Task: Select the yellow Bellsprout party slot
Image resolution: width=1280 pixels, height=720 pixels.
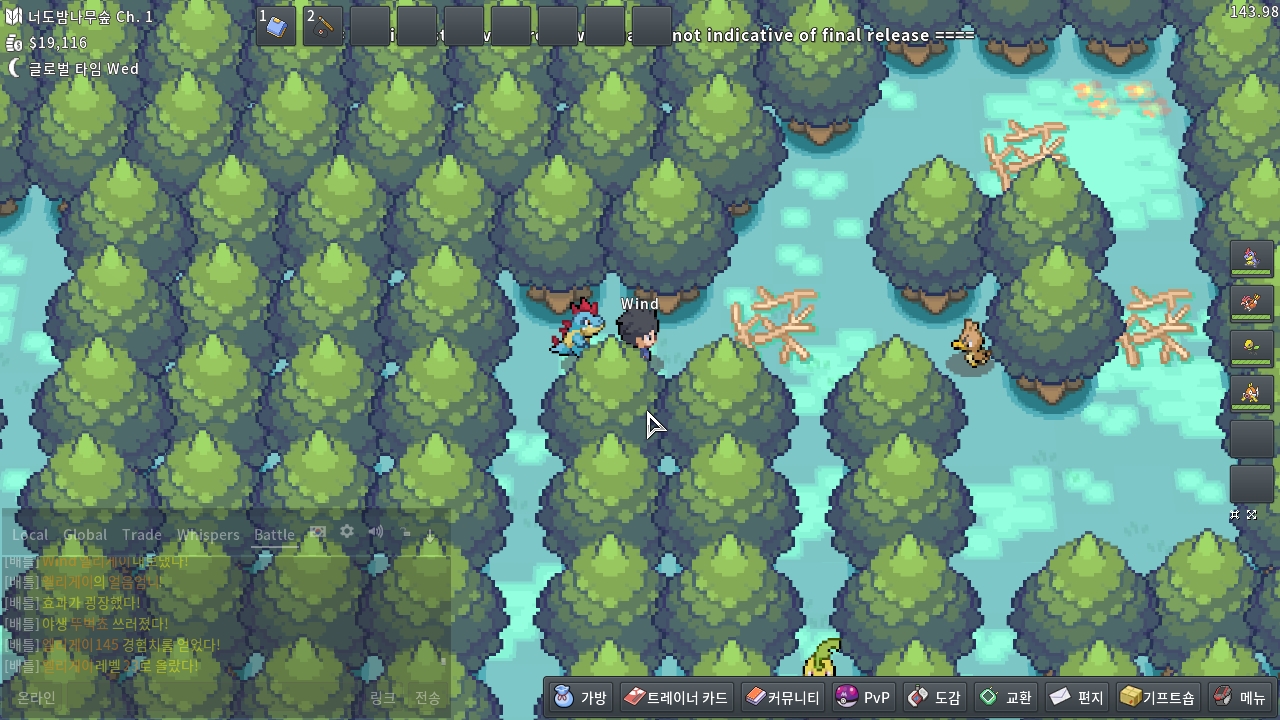Action: 1251,347
